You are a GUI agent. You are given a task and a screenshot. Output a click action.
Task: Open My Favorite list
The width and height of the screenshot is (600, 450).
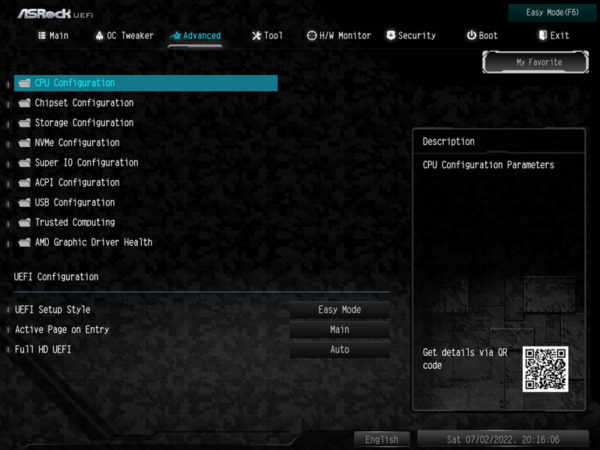538,62
